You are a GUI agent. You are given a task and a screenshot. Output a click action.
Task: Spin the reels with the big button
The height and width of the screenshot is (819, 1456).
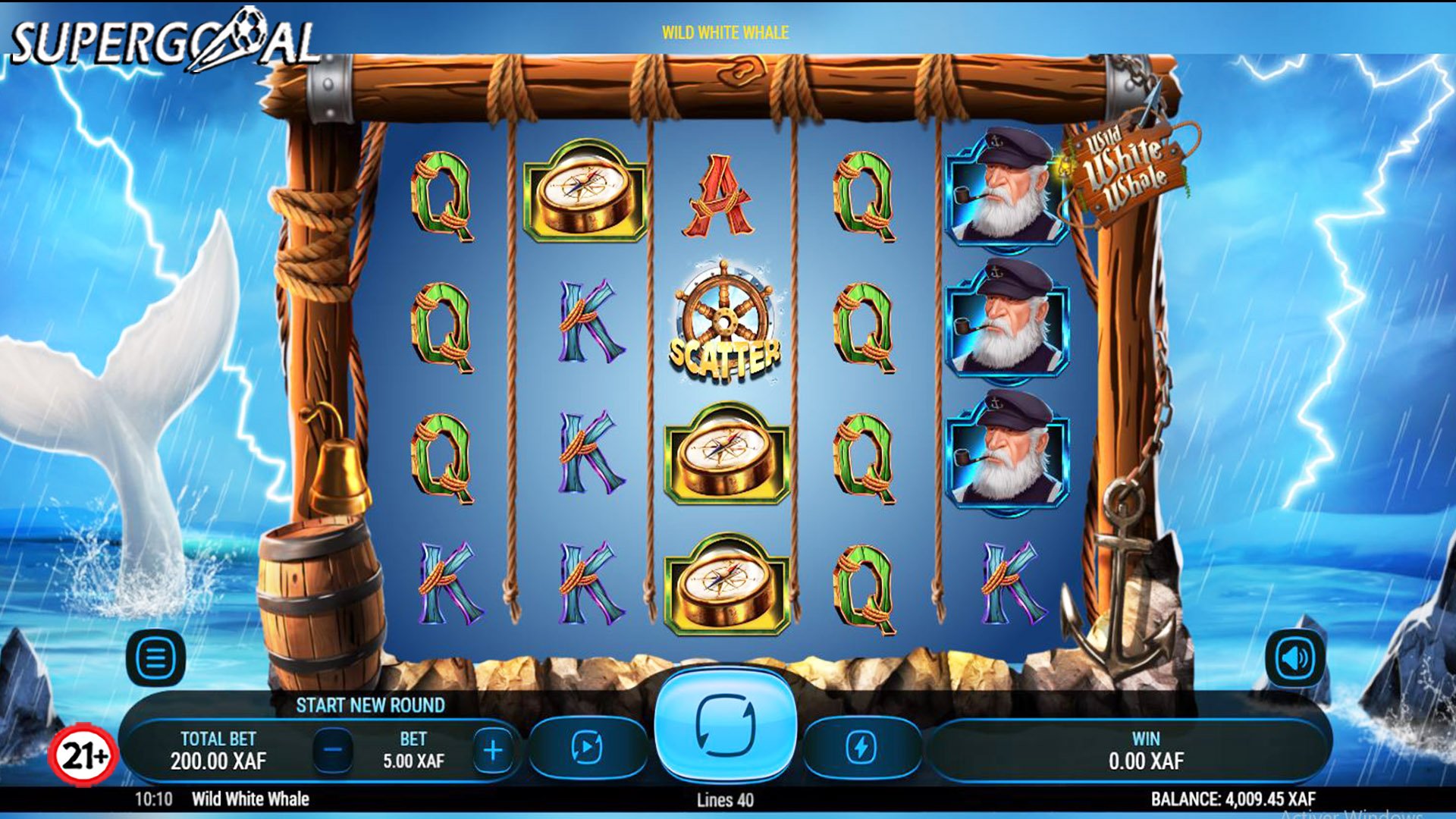725,725
